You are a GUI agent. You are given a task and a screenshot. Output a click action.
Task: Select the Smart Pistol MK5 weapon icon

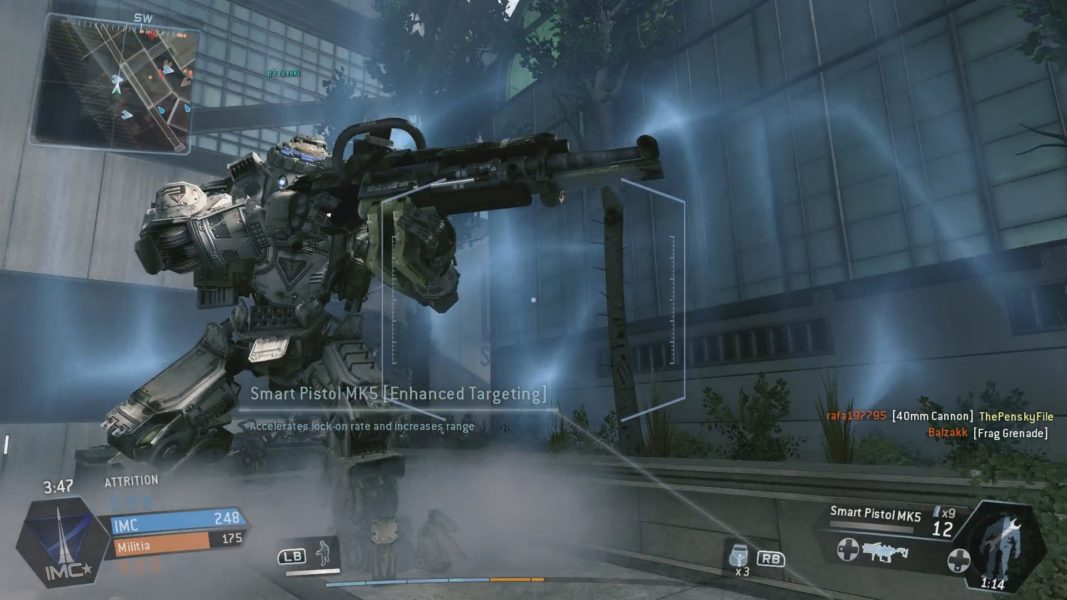(x=884, y=551)
